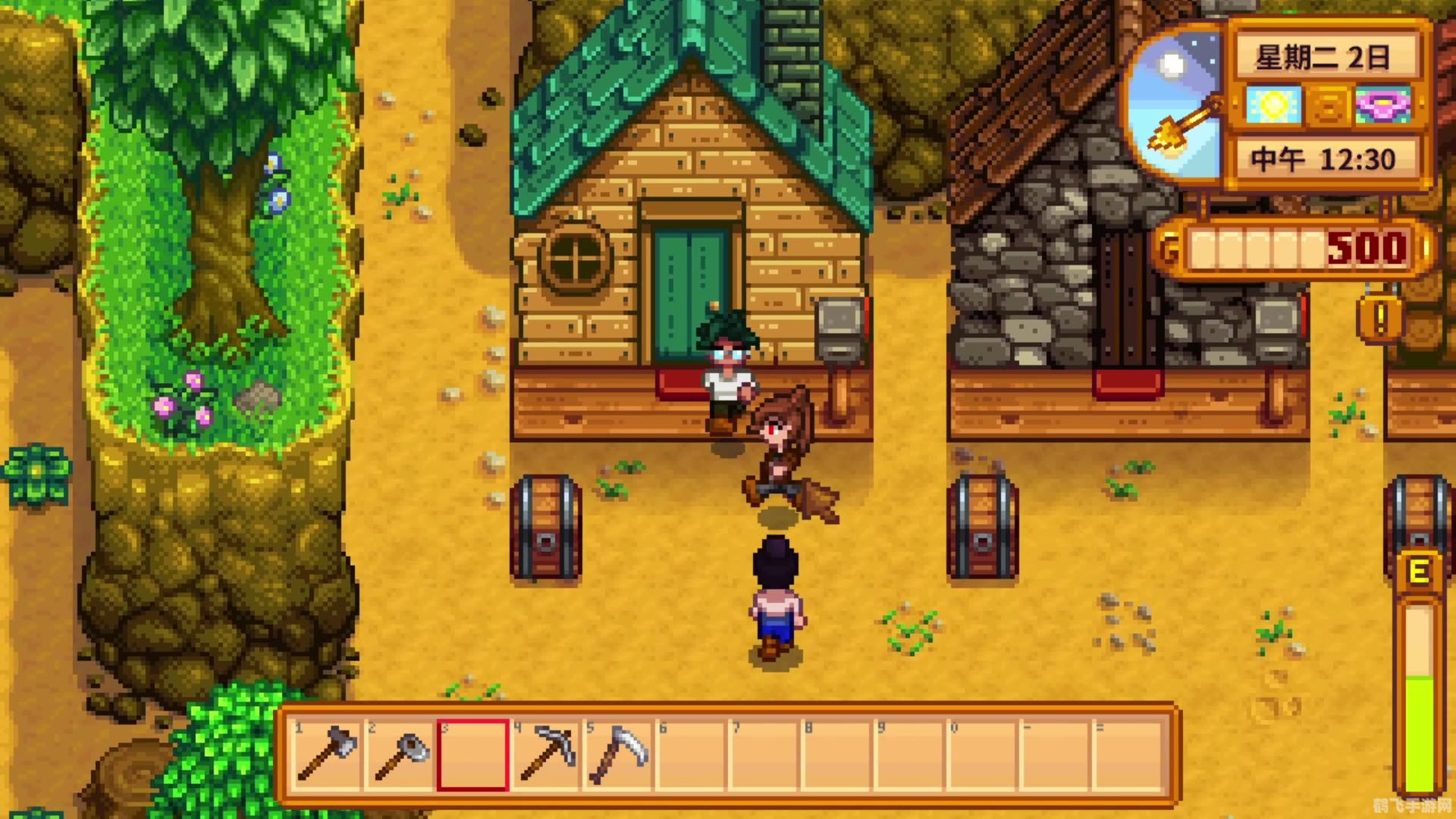The height and width of the screenshot is (819, 1456).
Task: Open the journal exclamation mark icon
Action: point(1380,318)
